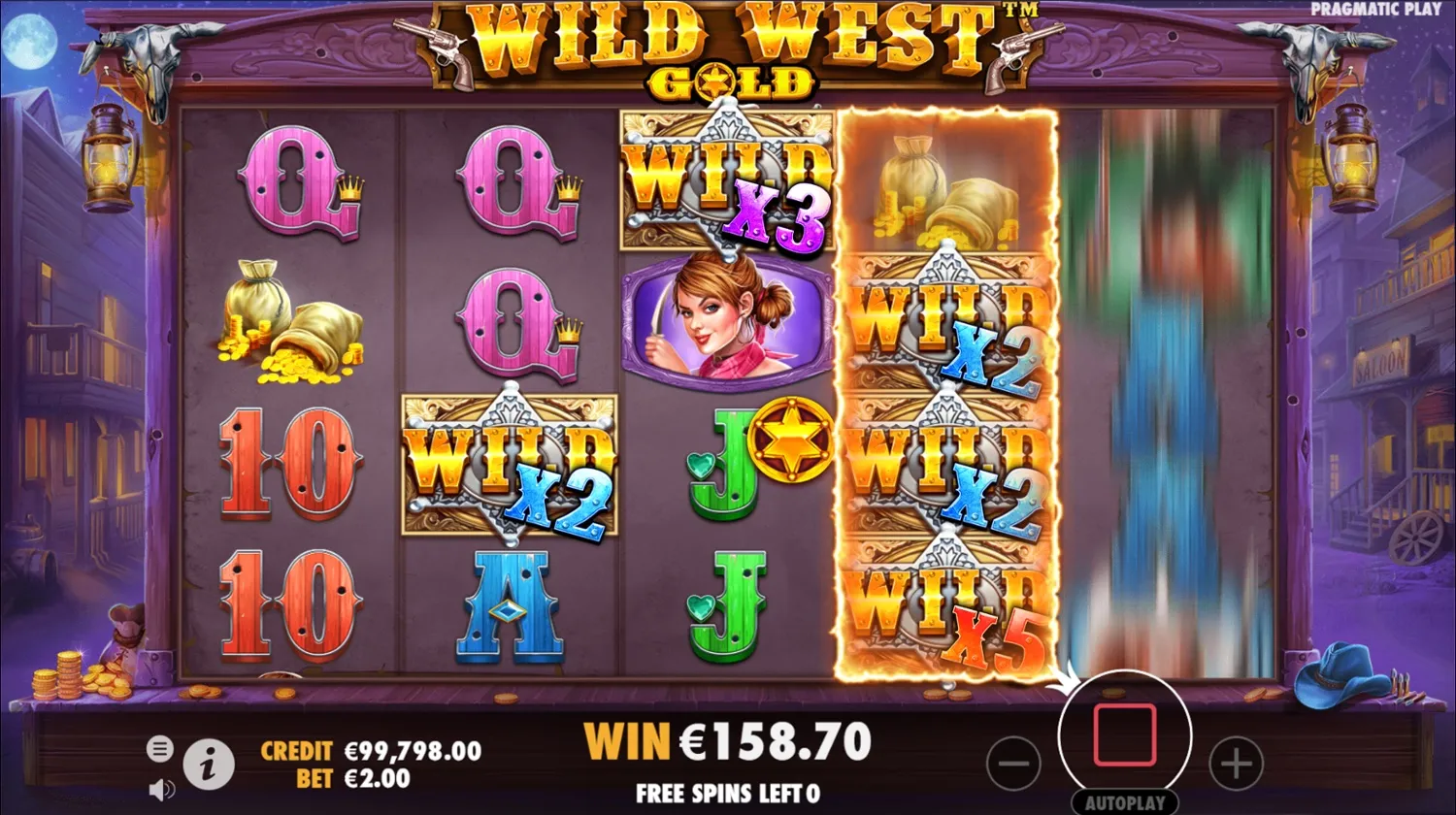Click the WIN amount display

[x=728, y=740]
